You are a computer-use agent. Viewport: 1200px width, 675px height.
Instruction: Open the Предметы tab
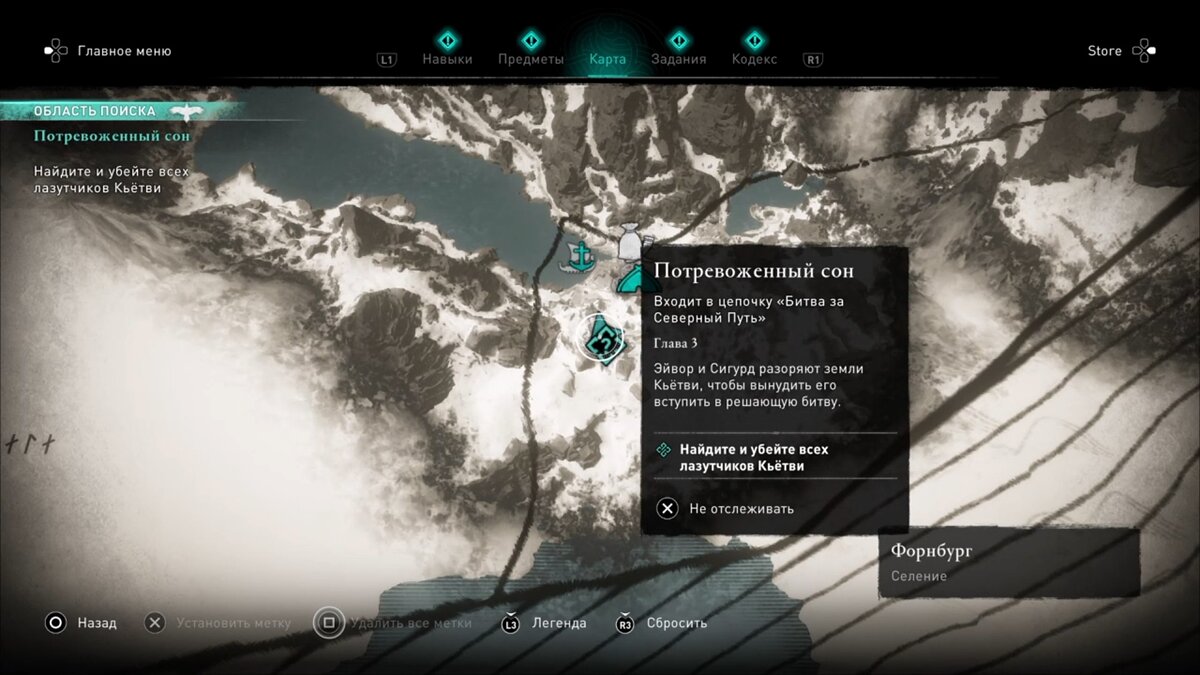(531, 59)
